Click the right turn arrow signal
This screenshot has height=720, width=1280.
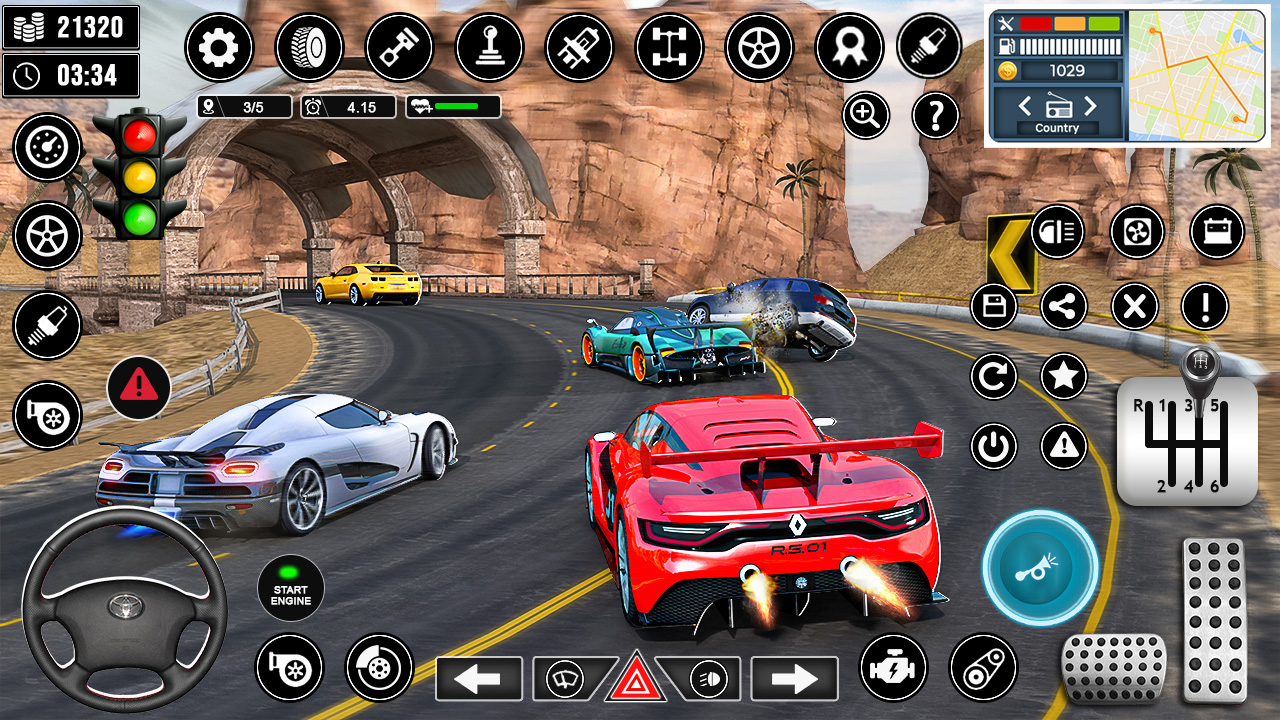(x=794, y=679)
